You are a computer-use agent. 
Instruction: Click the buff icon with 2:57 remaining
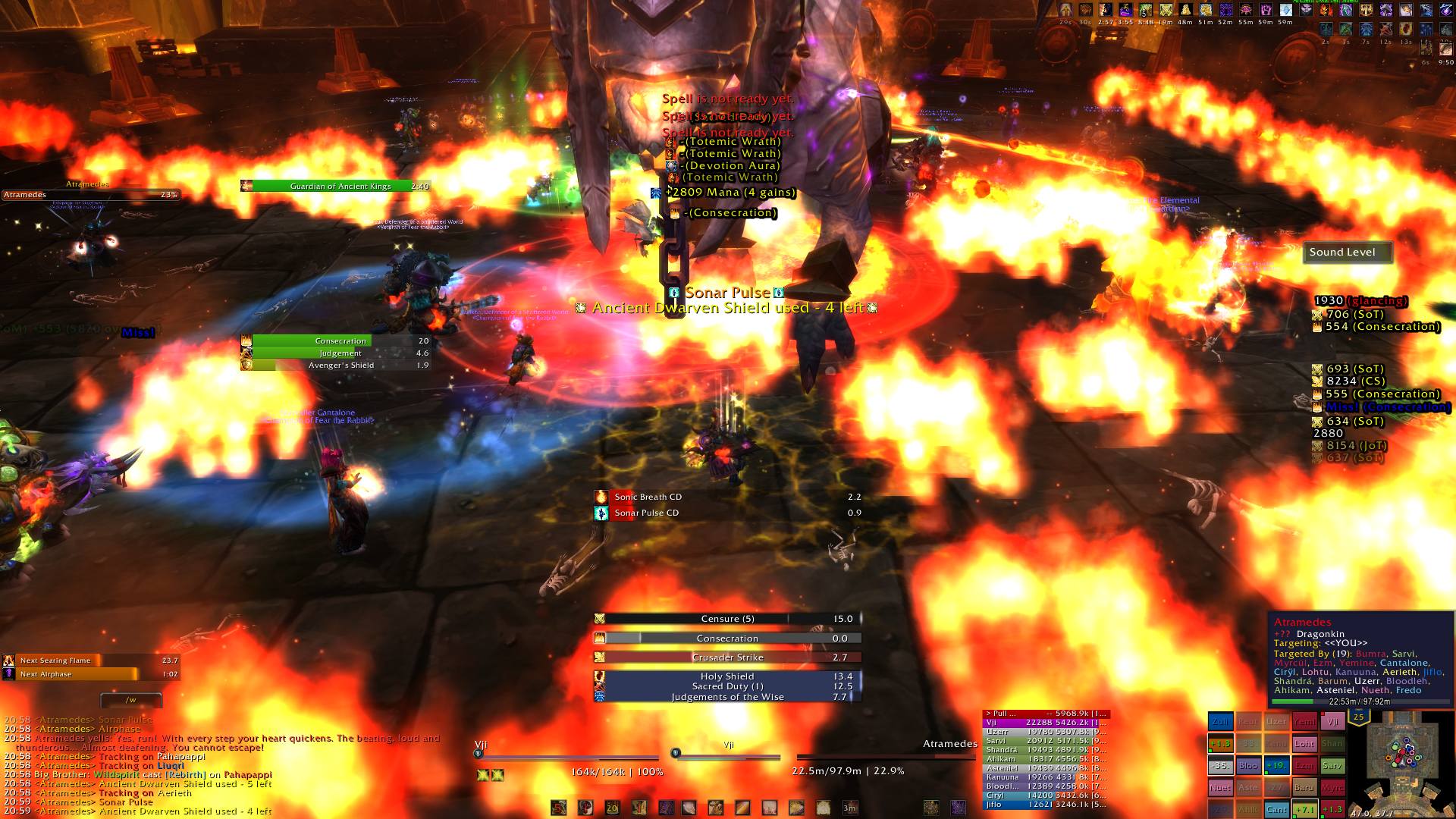pyautogui.click(x=1105, y=11)
